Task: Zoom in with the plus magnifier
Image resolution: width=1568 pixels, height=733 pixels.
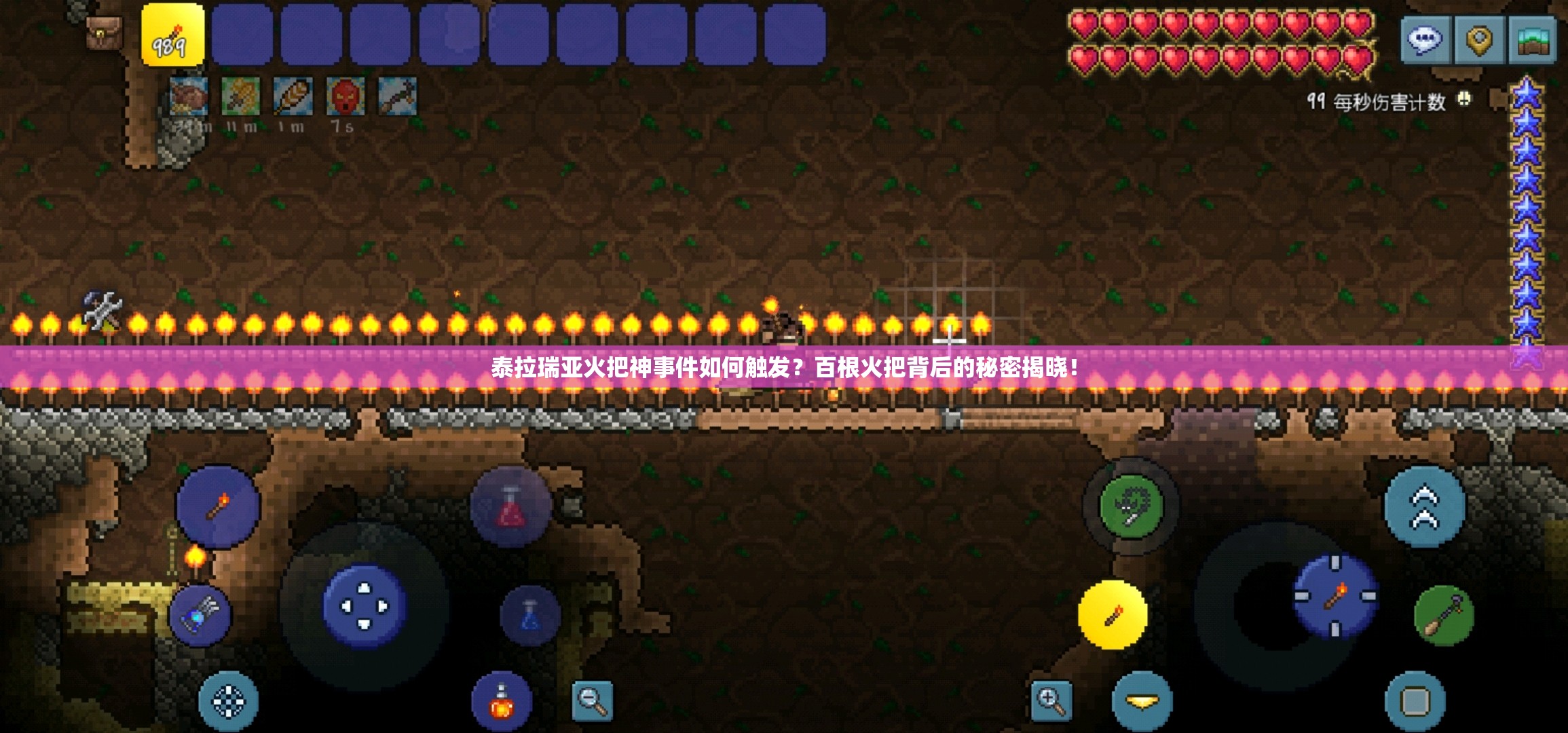Action: pos(1051,700)
